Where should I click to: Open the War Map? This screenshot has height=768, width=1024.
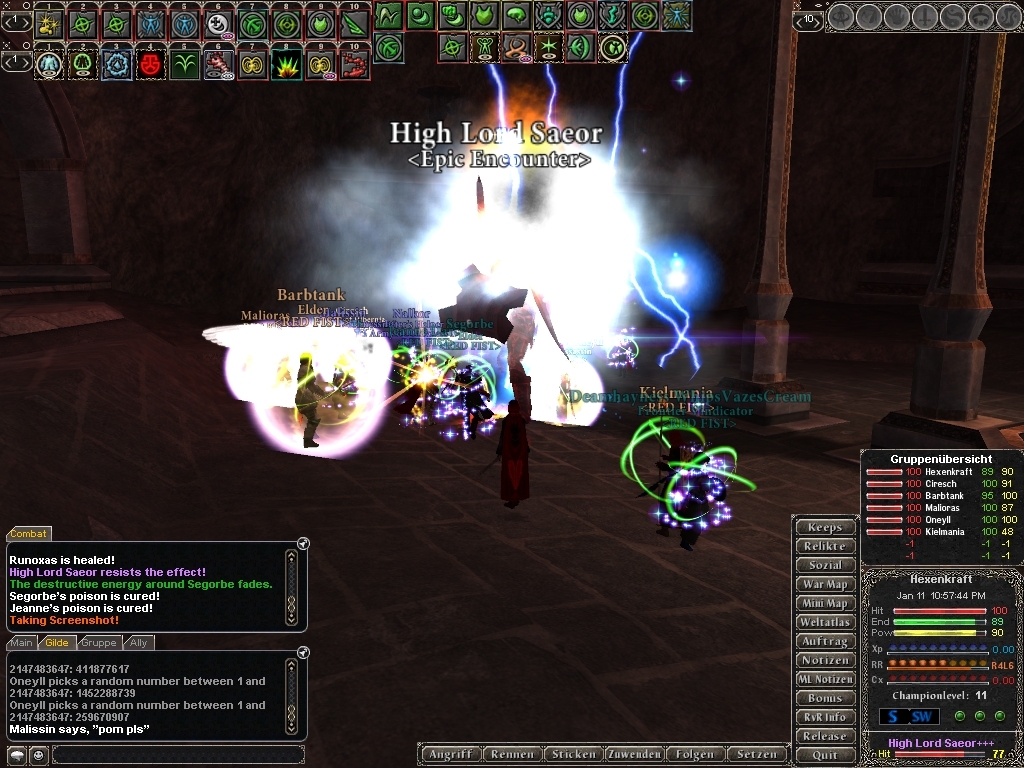click(825, 584)
